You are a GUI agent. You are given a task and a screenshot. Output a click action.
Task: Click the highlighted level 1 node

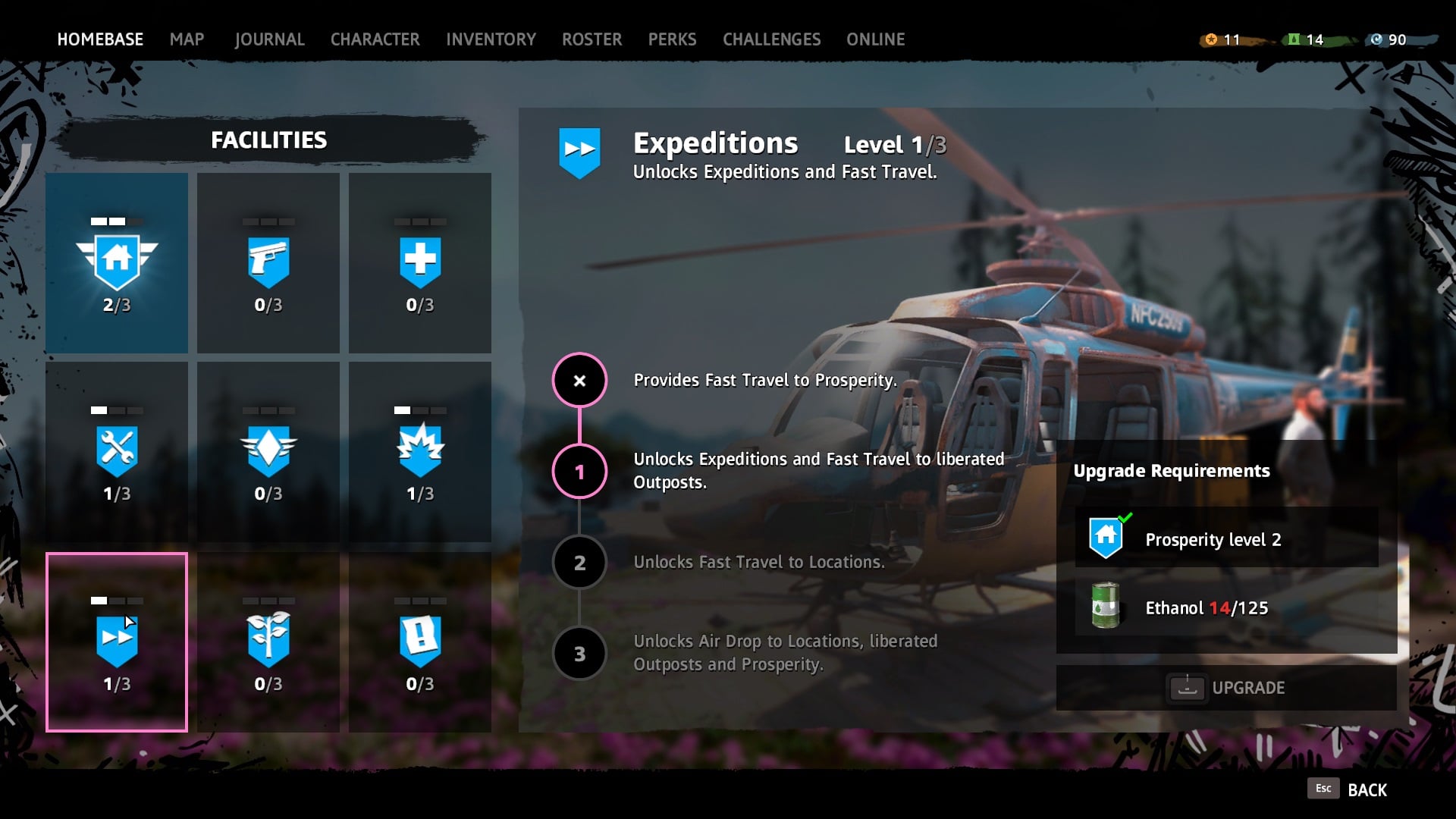[579, 471]
